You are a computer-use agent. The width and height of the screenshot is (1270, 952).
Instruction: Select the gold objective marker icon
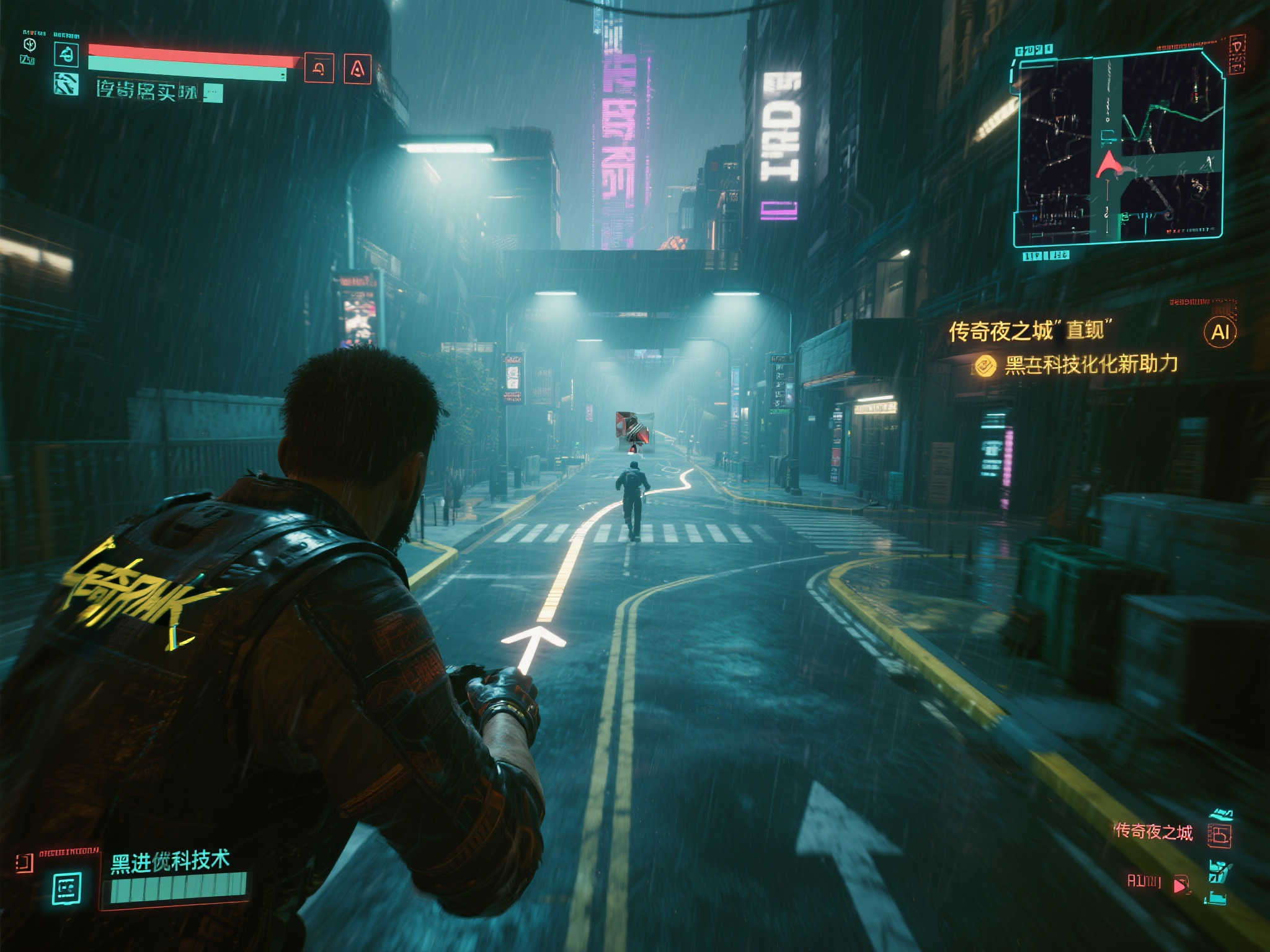(985, 366)
